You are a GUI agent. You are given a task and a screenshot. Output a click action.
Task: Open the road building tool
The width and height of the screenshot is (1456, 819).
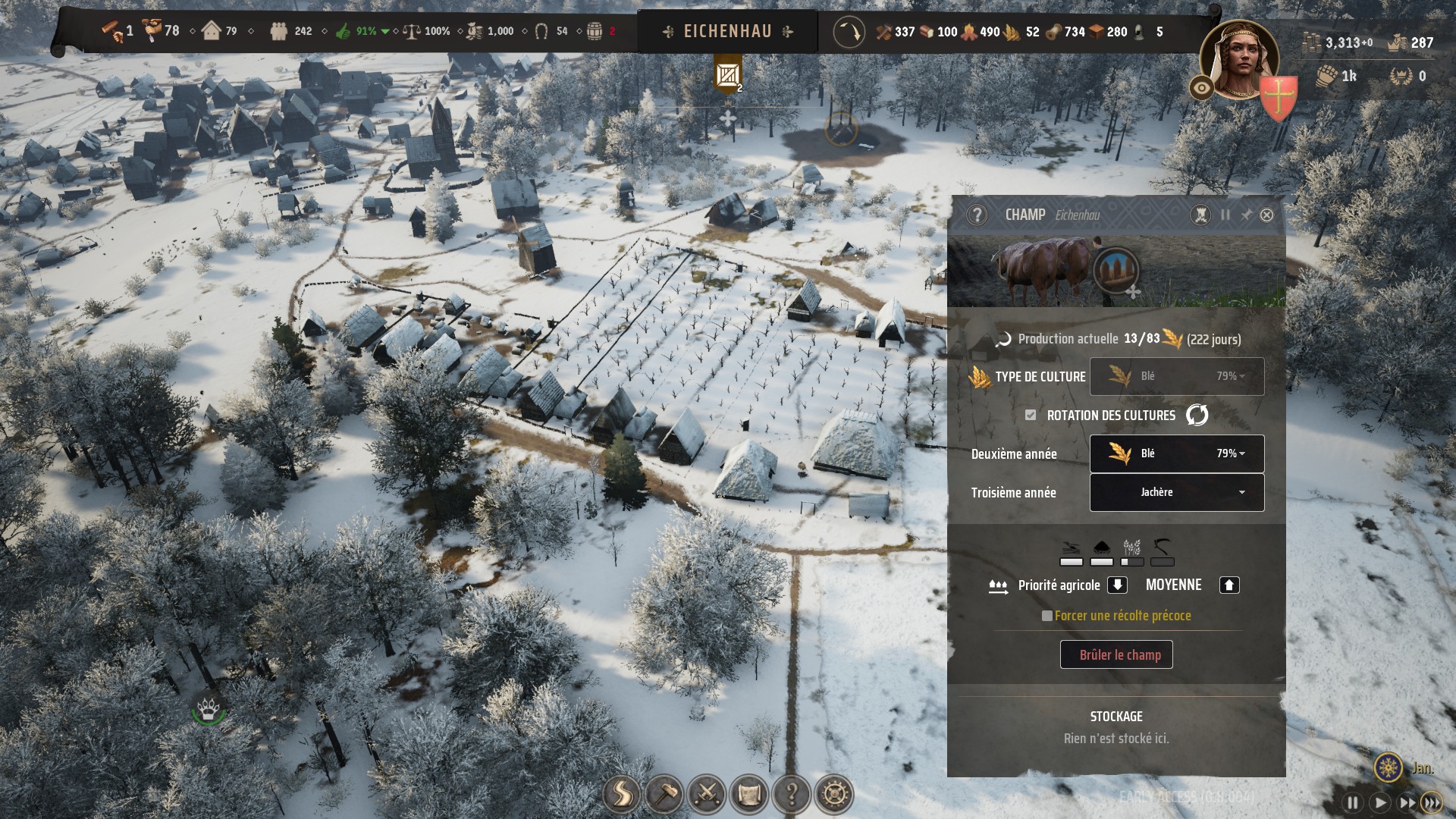coord(622,795)
